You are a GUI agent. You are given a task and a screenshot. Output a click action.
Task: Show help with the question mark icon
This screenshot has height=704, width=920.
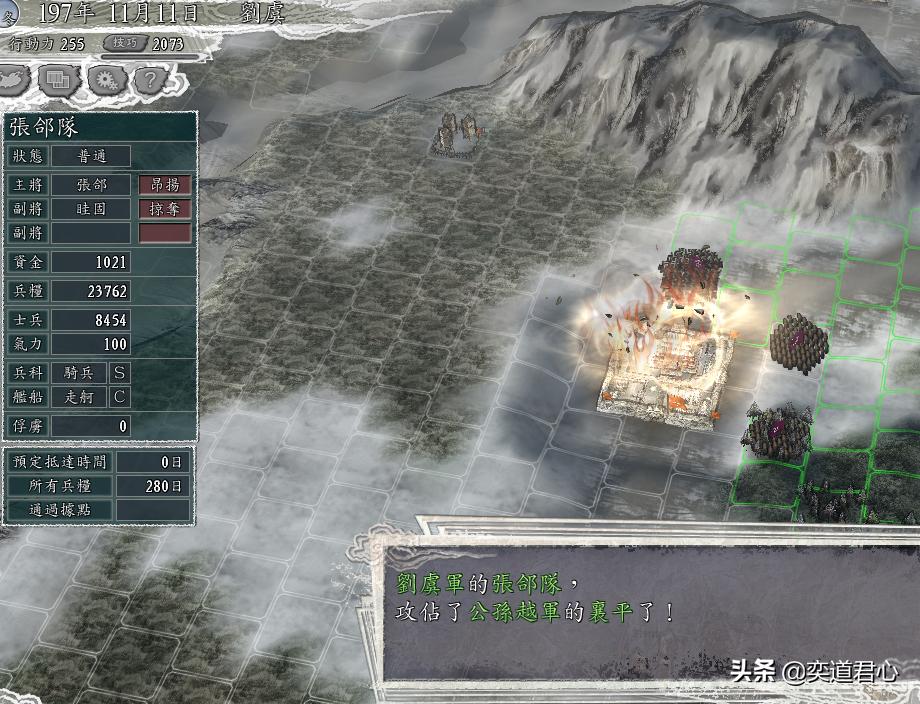[x=149, y=79]
